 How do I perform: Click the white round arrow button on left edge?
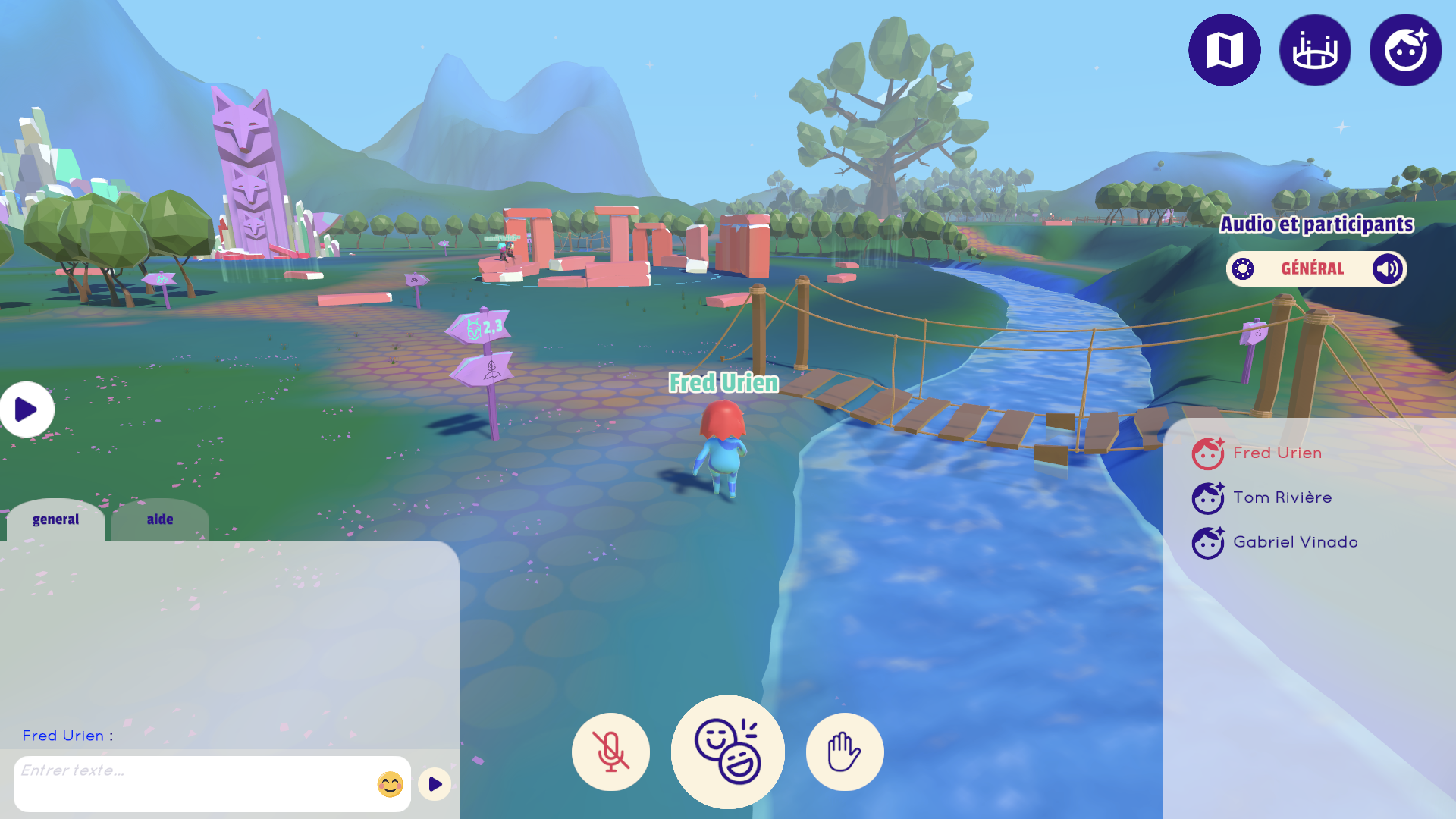[x=26, y=409]
